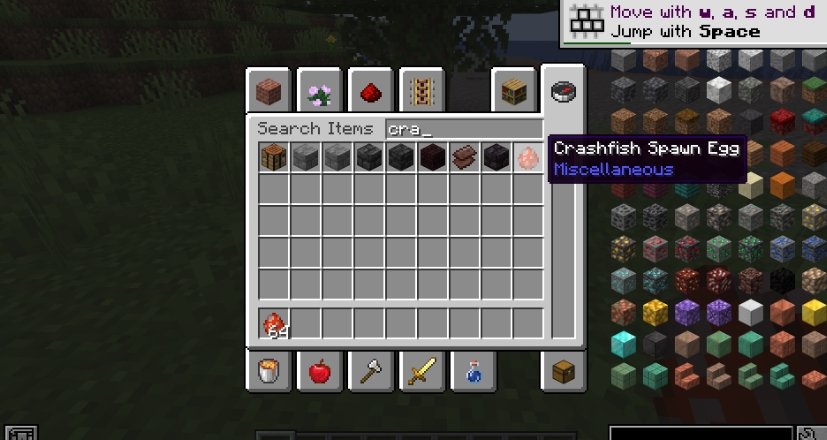
Task: Select the compass Search Items tab
Action: 563,91
